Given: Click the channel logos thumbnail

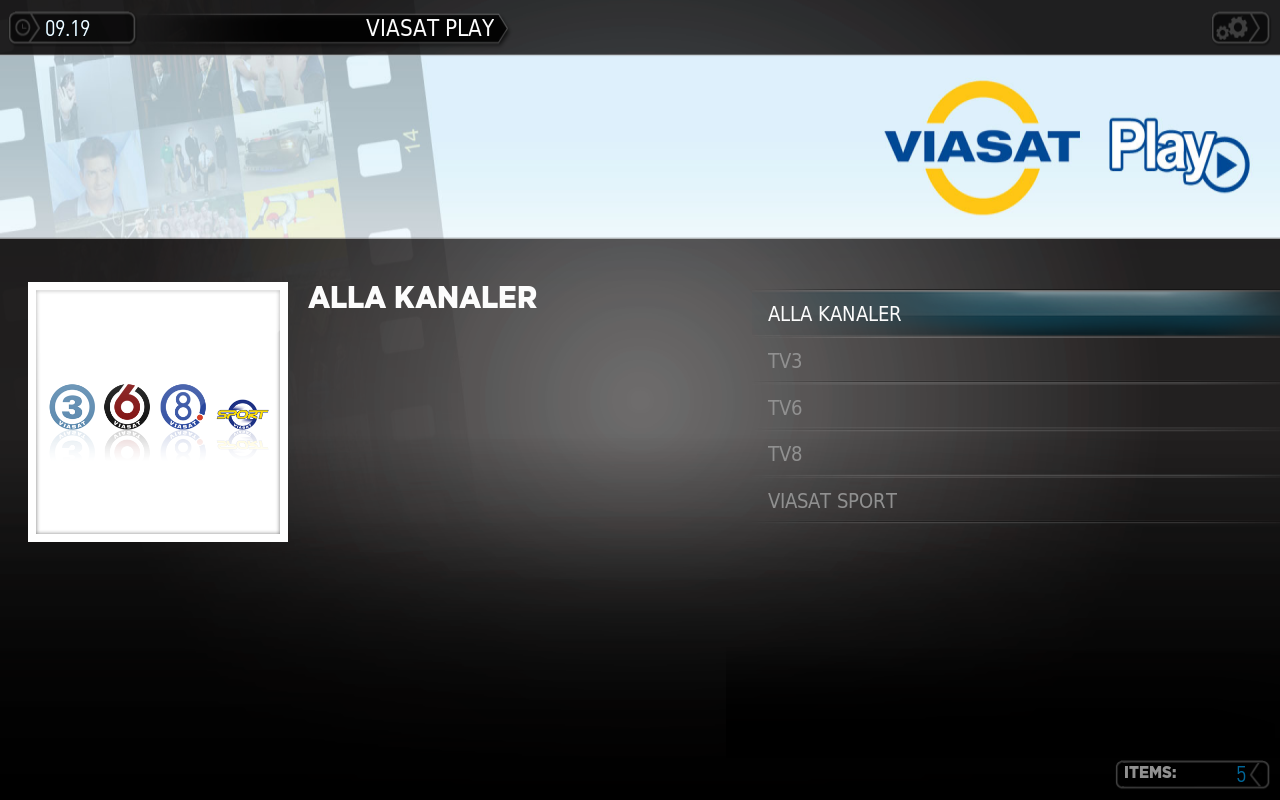Looking at the screenshot, I should click(157, 412).
